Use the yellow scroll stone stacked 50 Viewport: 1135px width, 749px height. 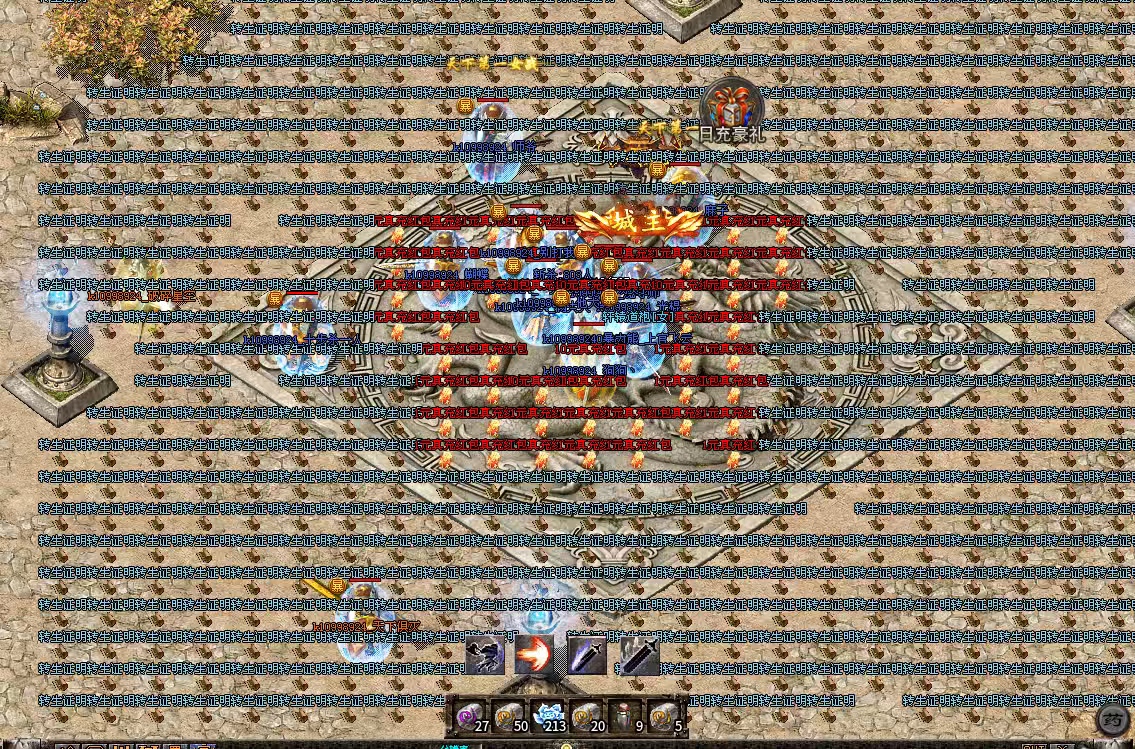(x=509, y=716)
